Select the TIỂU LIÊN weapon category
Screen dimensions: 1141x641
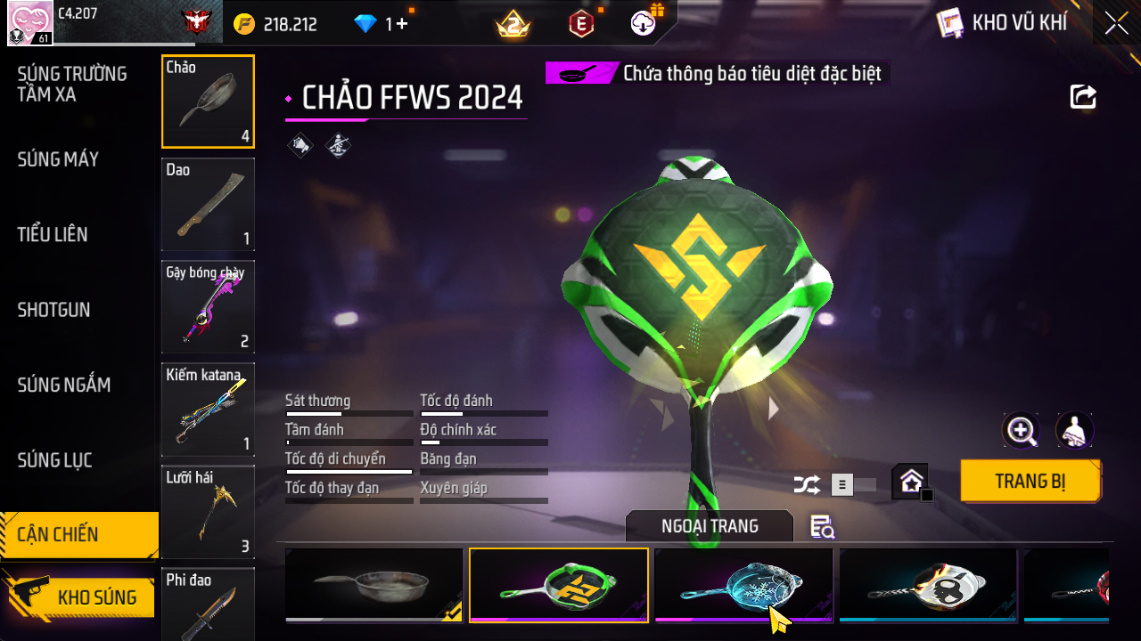click(53, 235)
